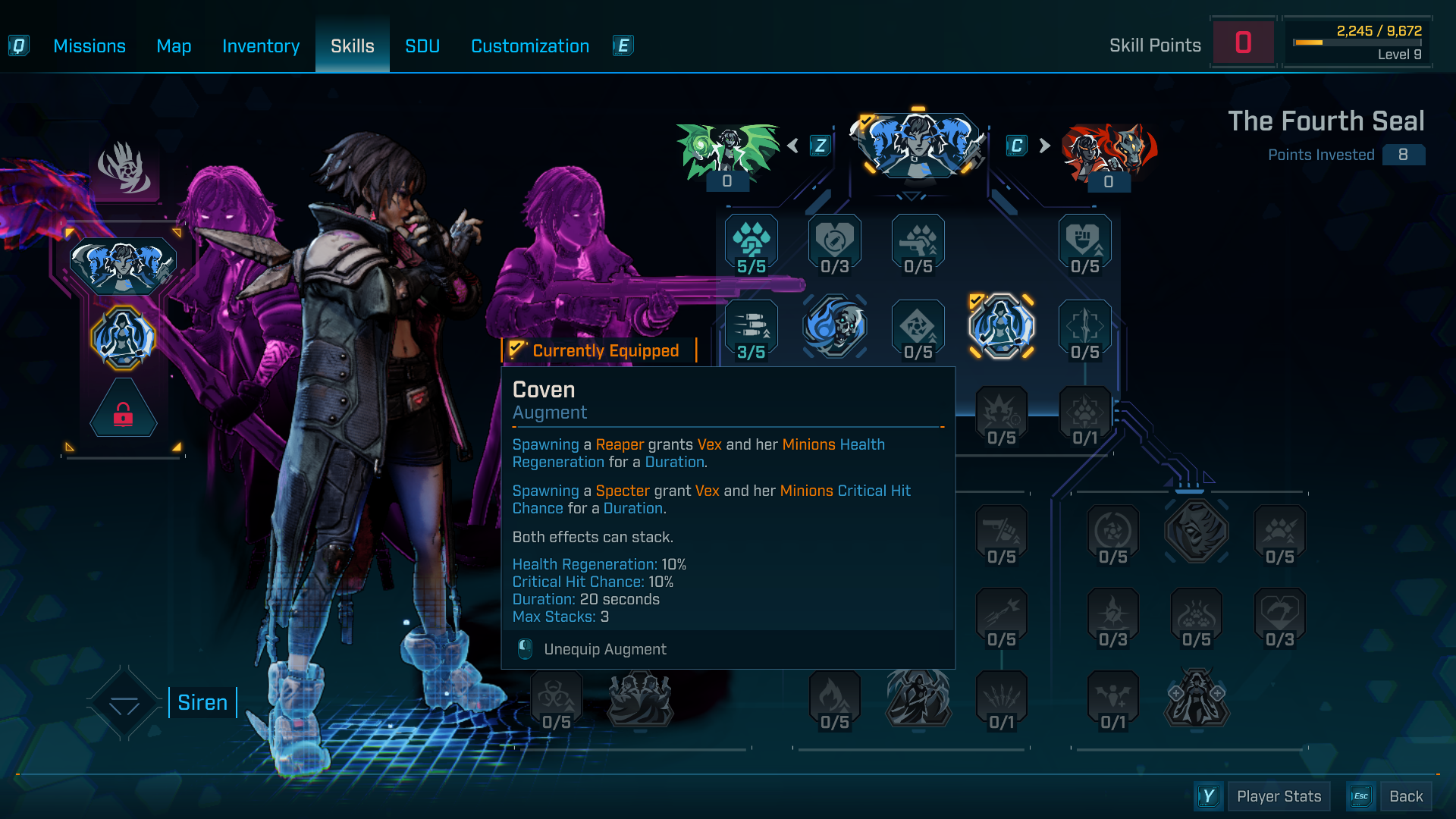Open the Customization menu
This screenshot has height=819, width=1456.
pyautogui.click(x=529, y=45)
